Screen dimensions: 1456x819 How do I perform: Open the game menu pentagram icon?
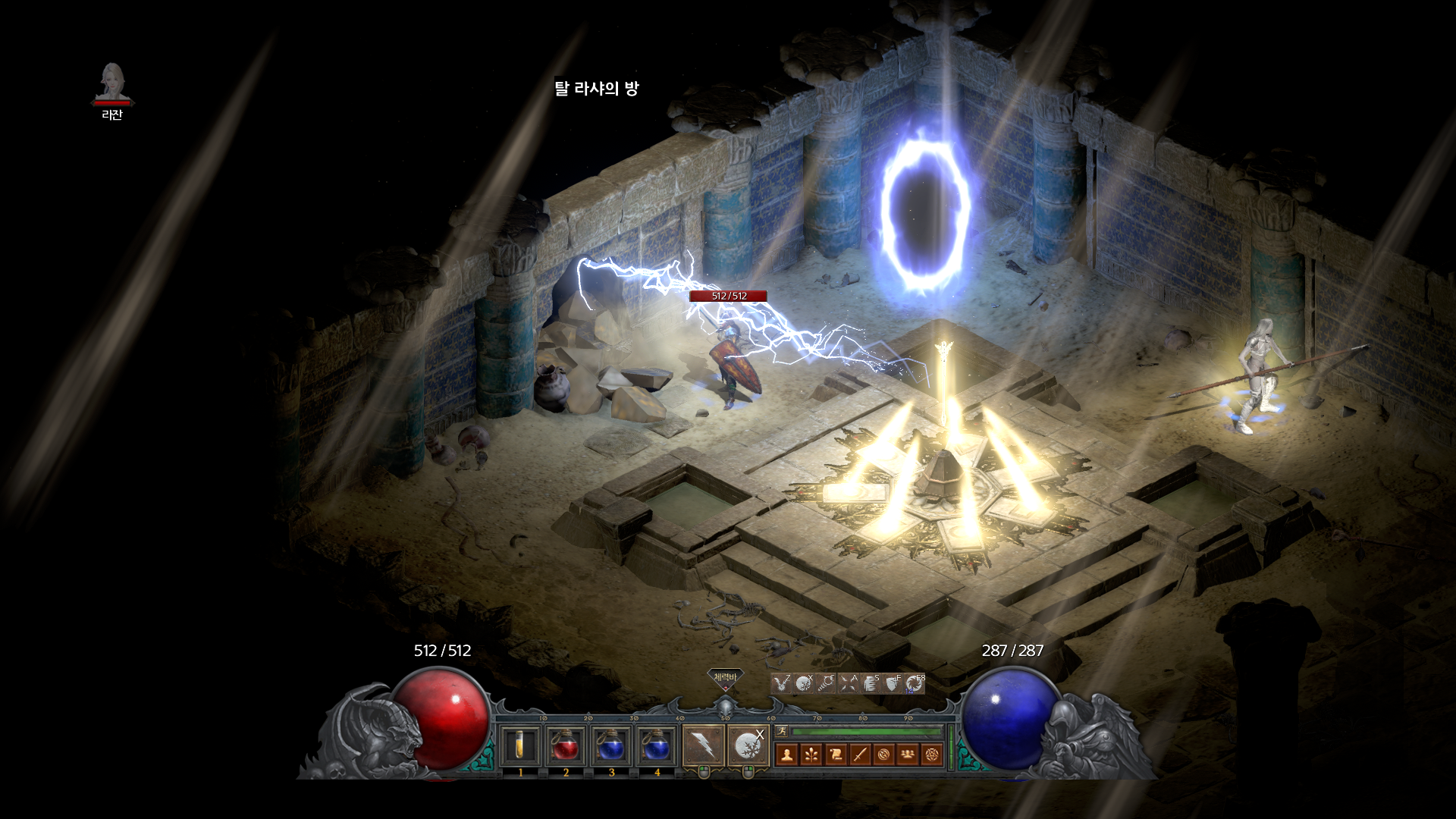tap(932, 755)
